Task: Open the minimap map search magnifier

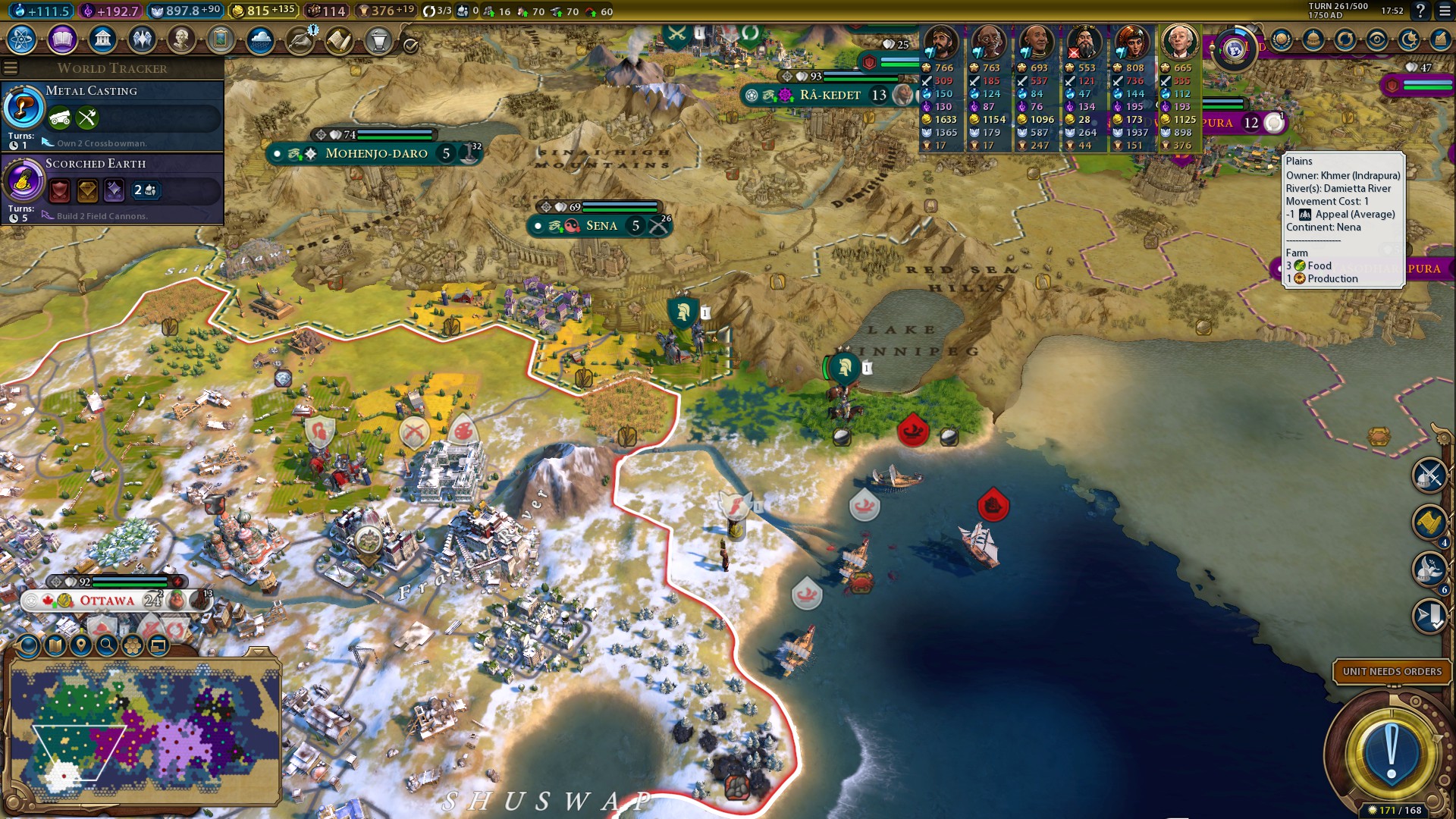Action: pyautogui.click(x=107, y=645)
